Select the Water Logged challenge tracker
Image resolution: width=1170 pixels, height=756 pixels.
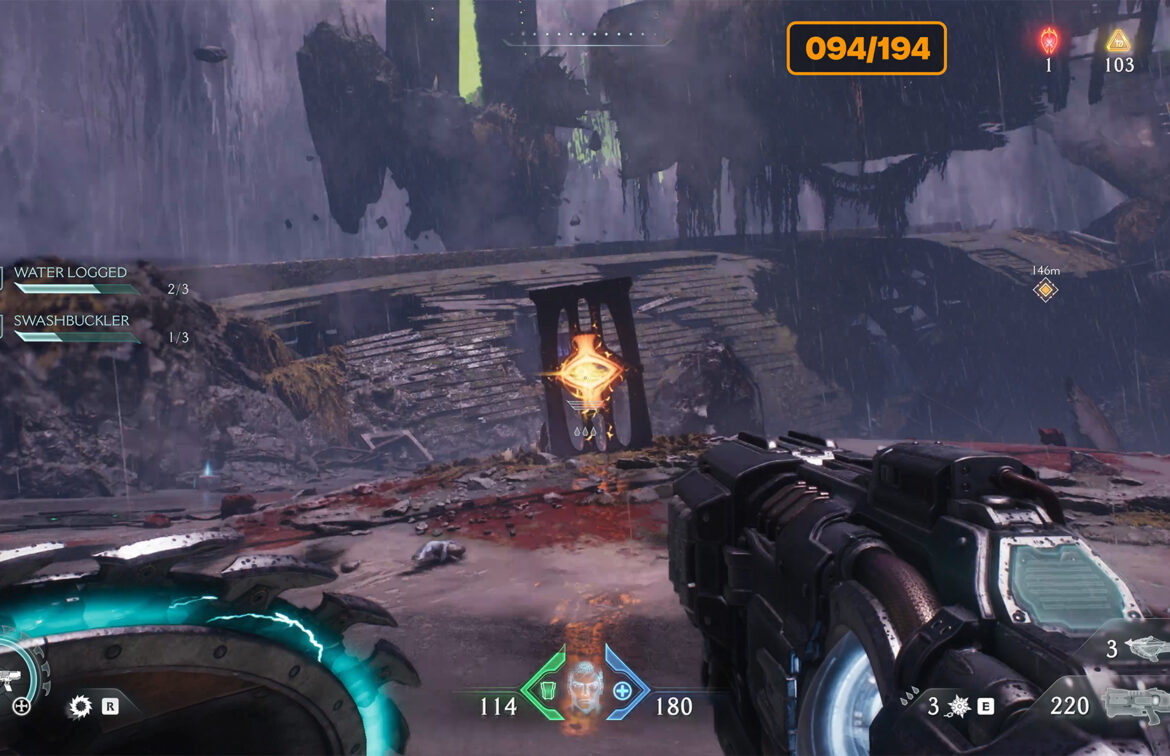pyautogui.click(x=70, y=273)
